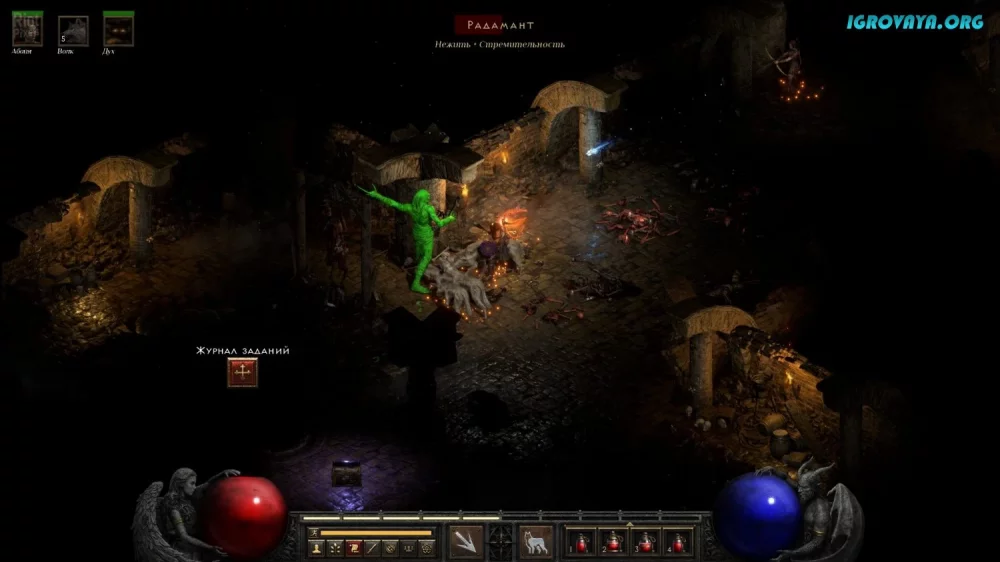Use the healing potion in belt slot 4
Image resolution: width=1000 pixels, height=562 pixels.
pyautogui.click(x=678, y=542)
